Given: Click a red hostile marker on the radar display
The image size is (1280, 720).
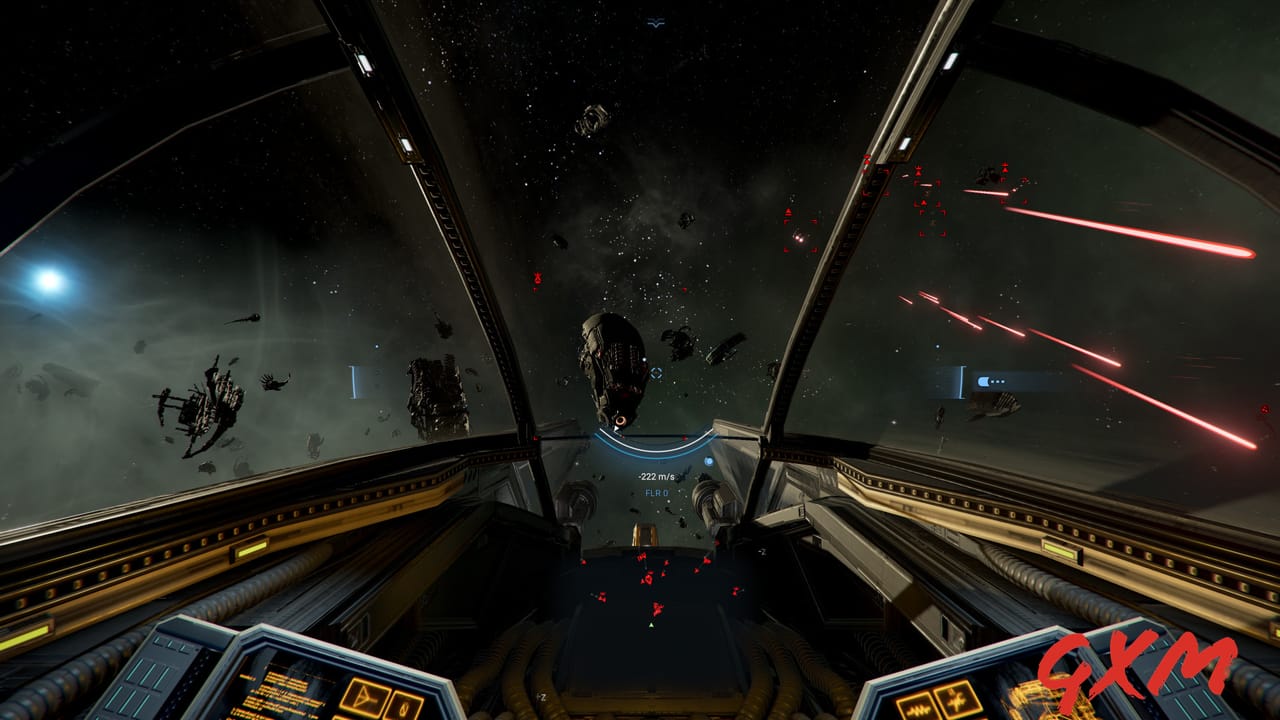Looking at the screenshot, I should [x=648, y=580].
